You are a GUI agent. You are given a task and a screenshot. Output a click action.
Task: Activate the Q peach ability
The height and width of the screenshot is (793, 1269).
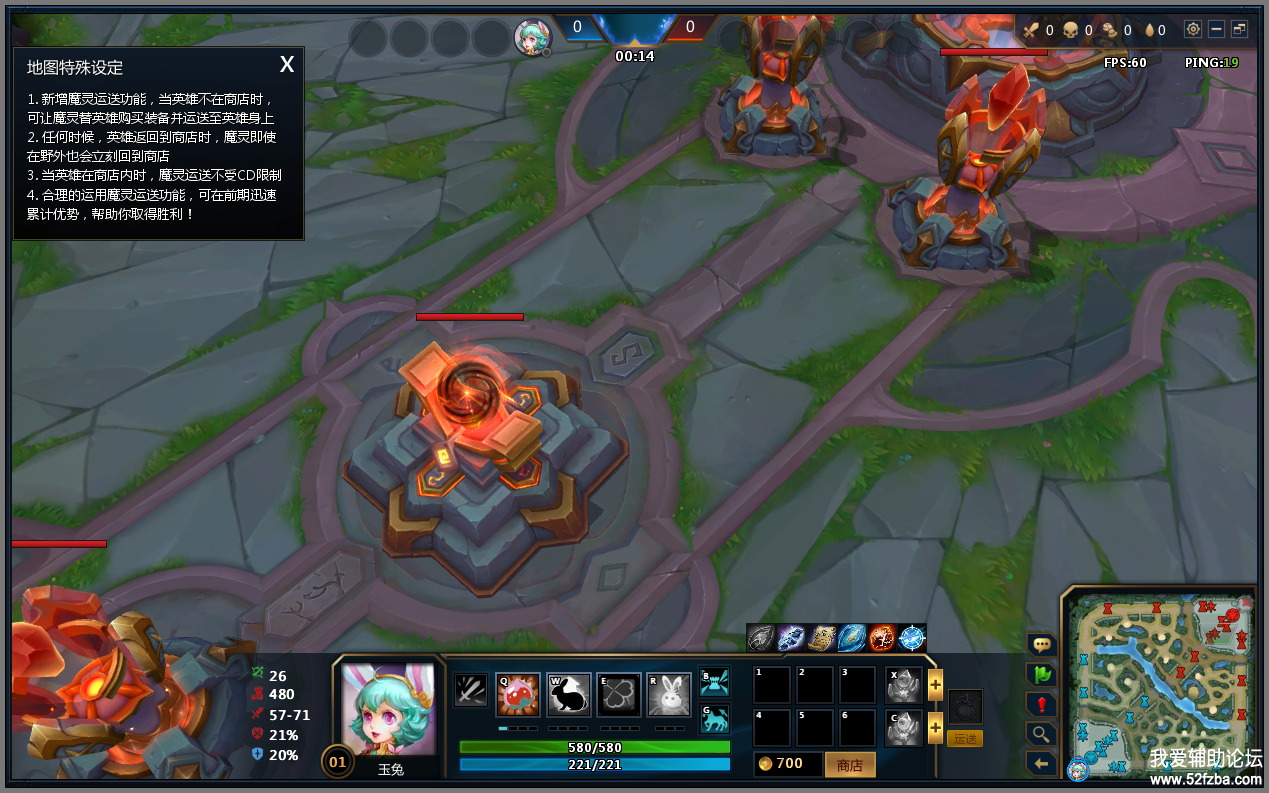518,695
